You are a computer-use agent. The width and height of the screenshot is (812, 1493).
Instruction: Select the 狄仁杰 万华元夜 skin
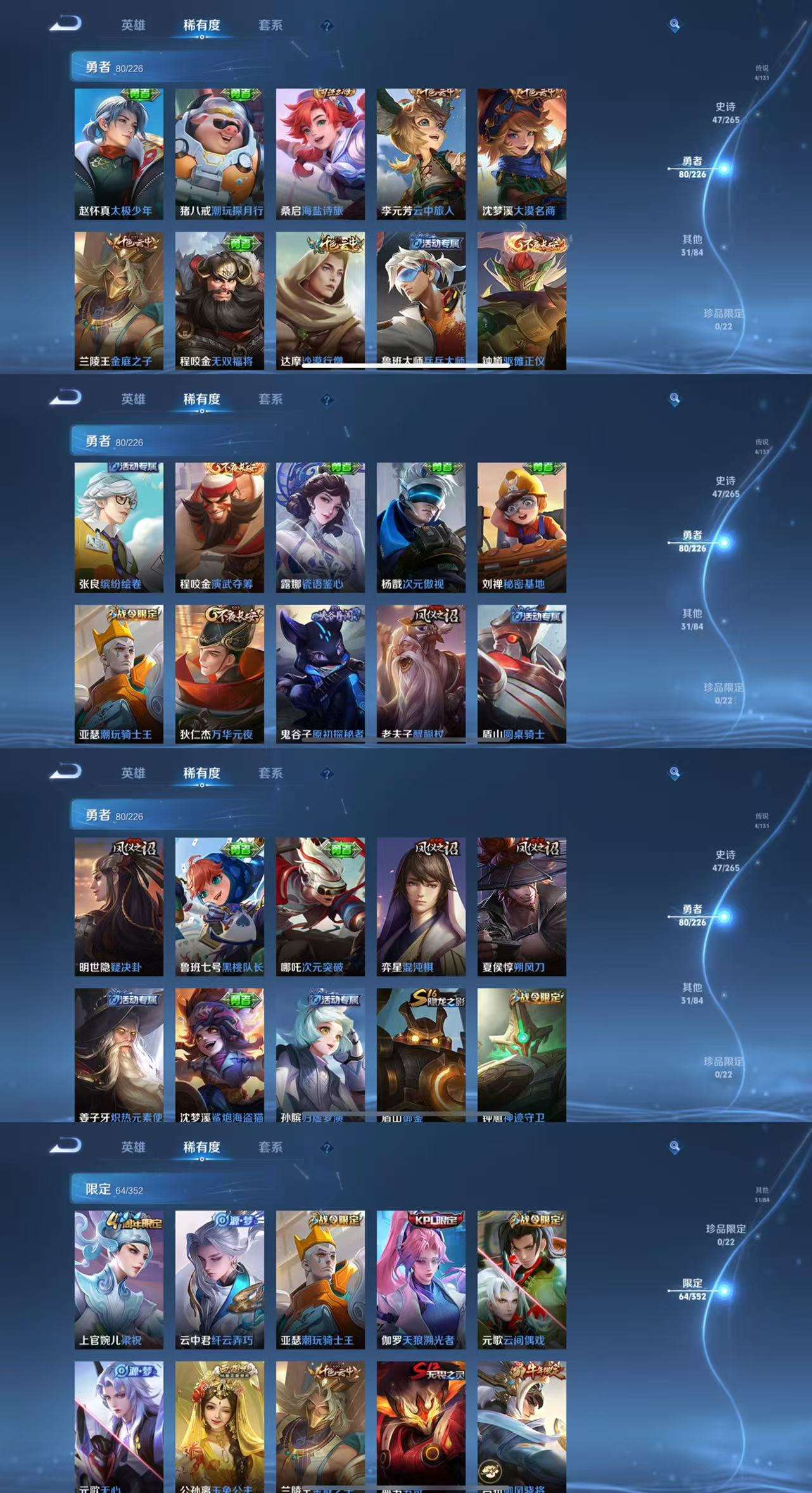219,673
